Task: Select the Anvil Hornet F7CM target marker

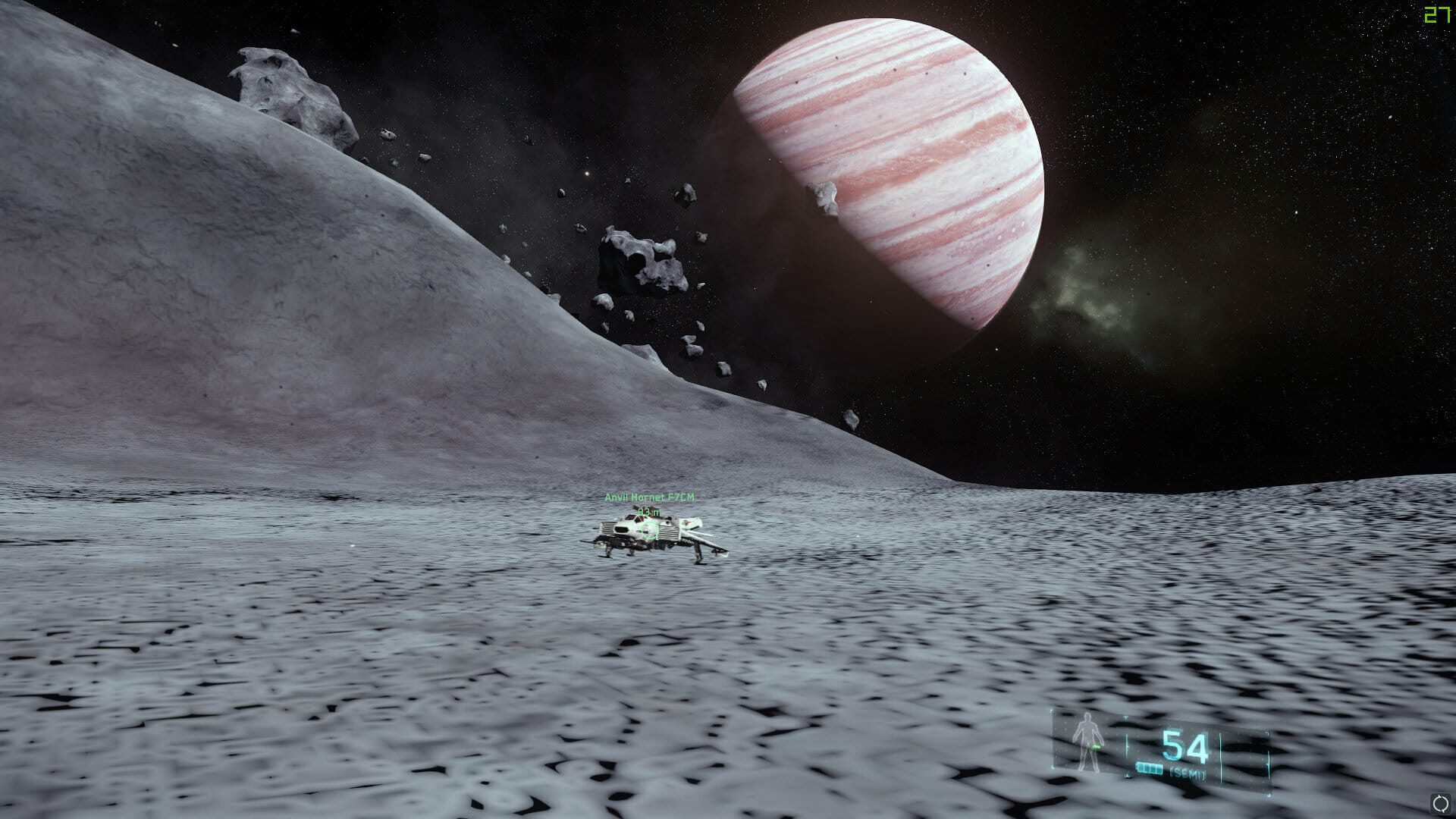Action: point(650,530)
